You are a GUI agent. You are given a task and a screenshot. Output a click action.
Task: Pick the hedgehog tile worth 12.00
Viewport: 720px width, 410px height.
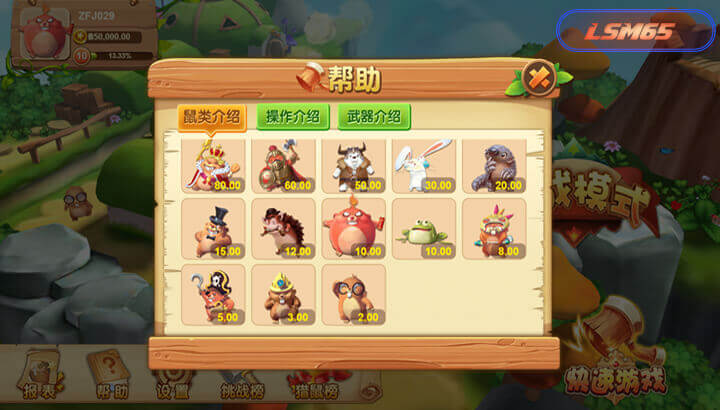pos(283,230)
